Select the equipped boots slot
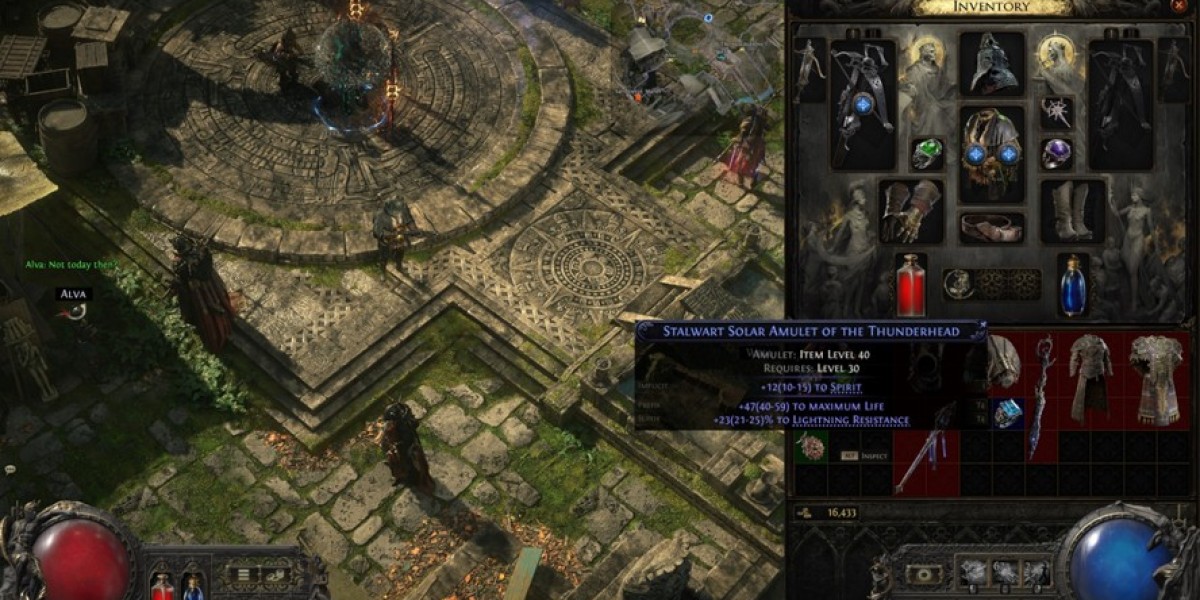 coord(1073,211)
